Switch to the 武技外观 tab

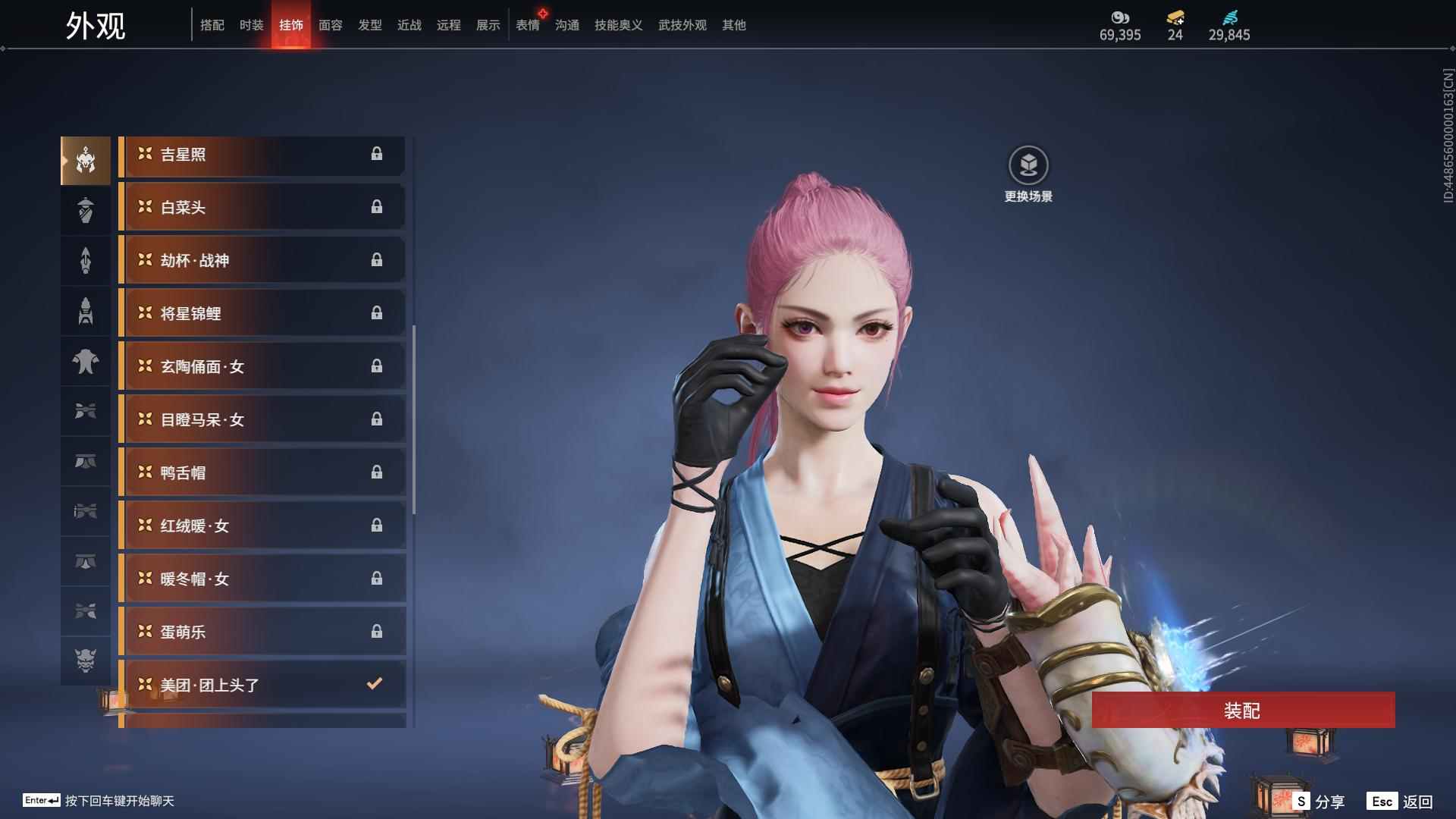682,25
